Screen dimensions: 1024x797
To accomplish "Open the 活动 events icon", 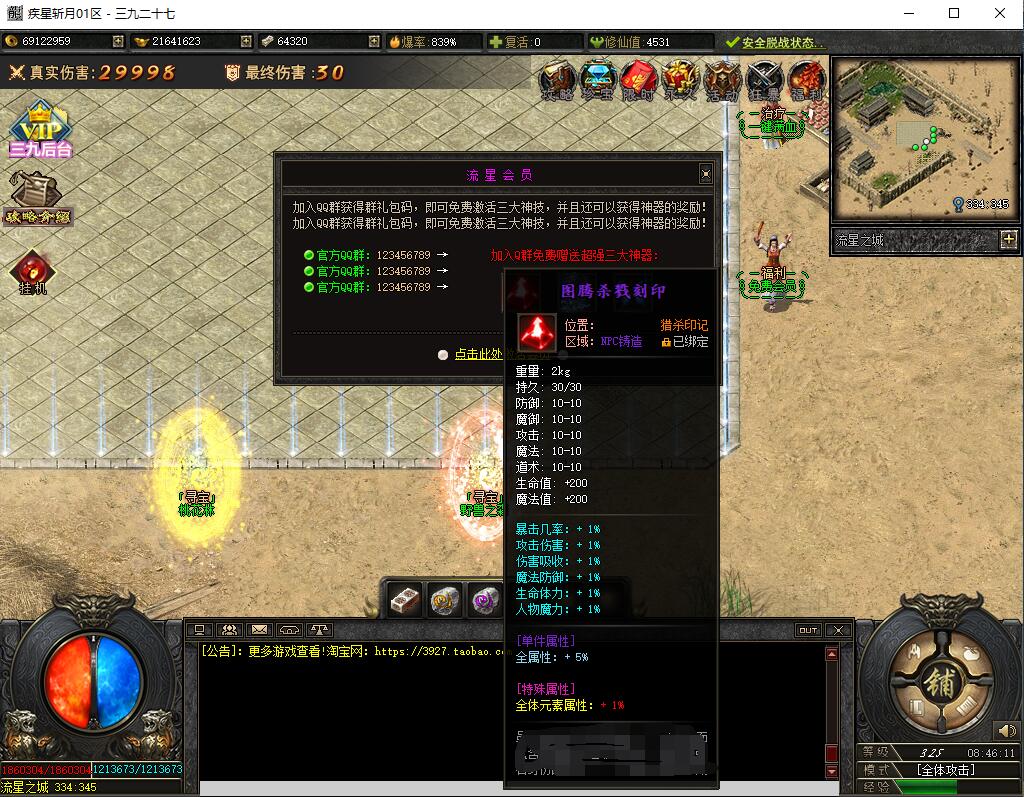I will click(x=721, y=80).
